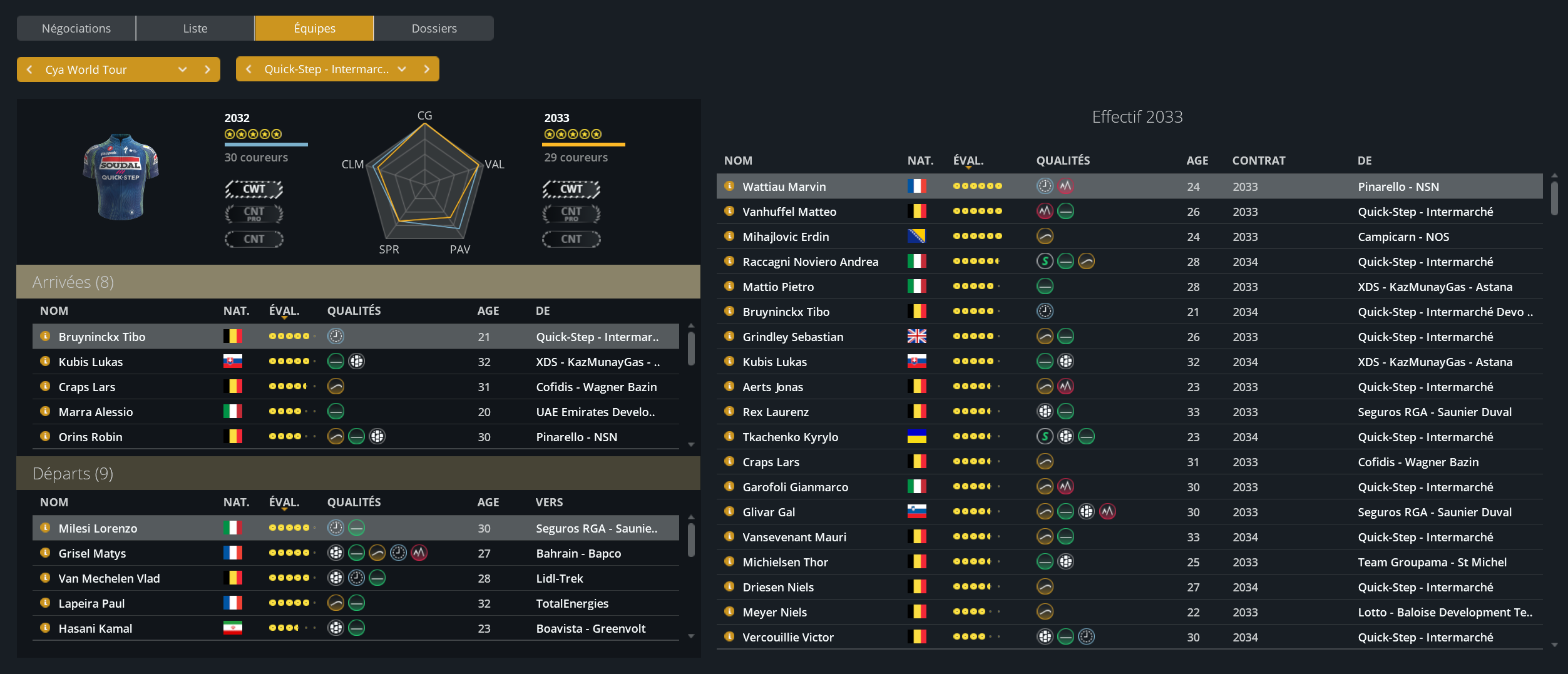Go to previous division before Cya World Tour

click(29, 69)
